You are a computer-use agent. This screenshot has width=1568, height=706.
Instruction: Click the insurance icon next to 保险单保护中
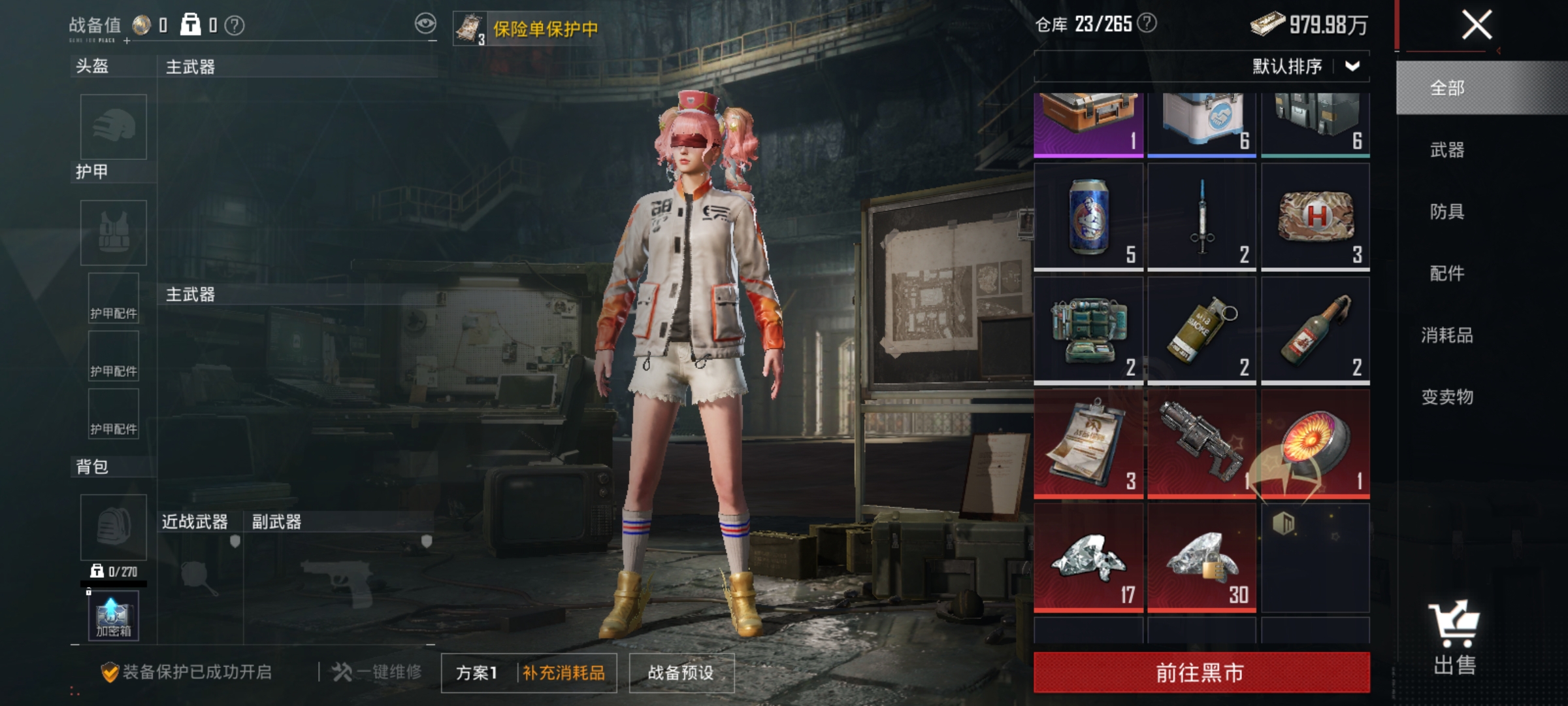click(469, 27)
